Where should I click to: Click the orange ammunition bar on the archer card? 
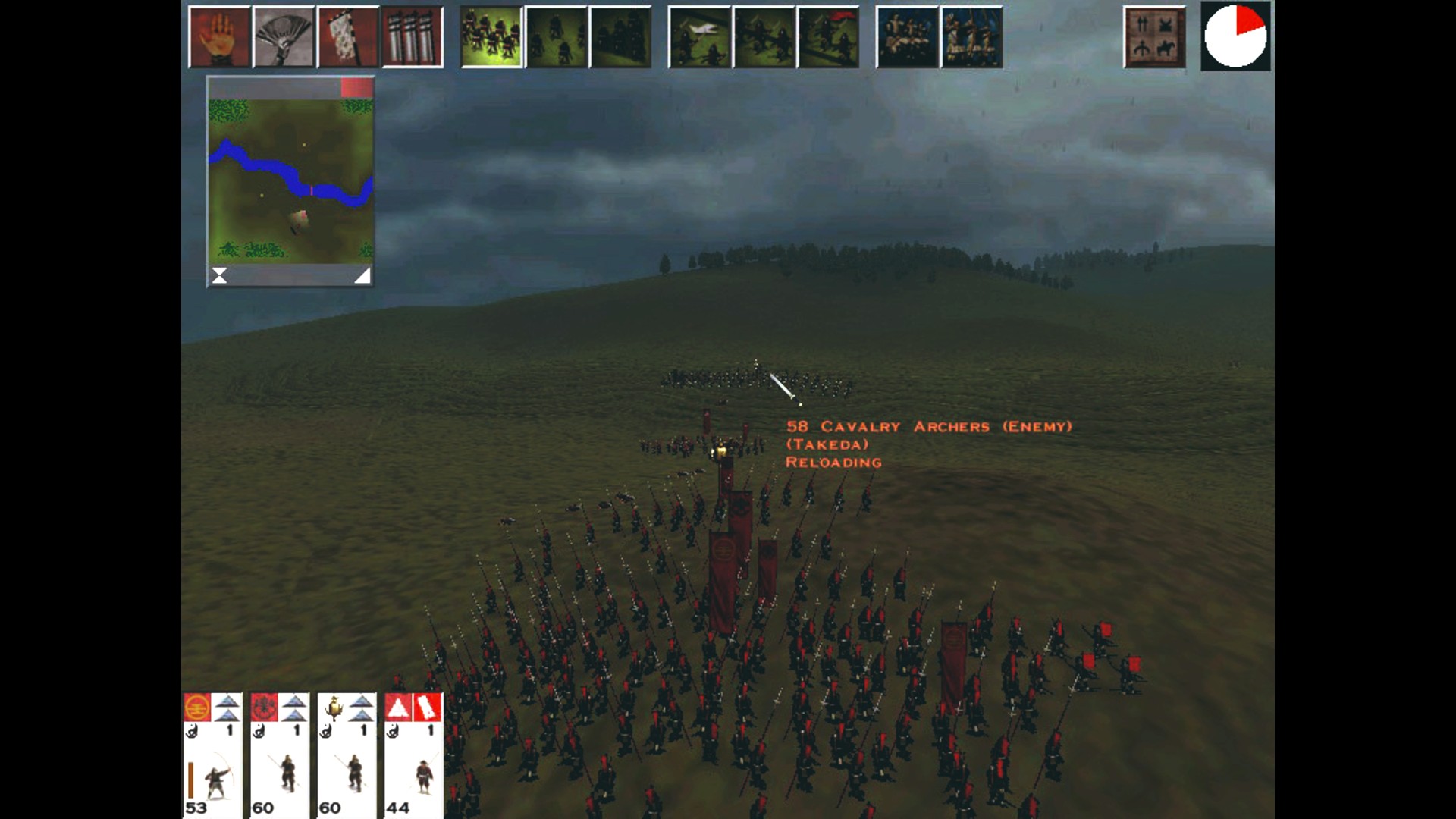point(191,781)
